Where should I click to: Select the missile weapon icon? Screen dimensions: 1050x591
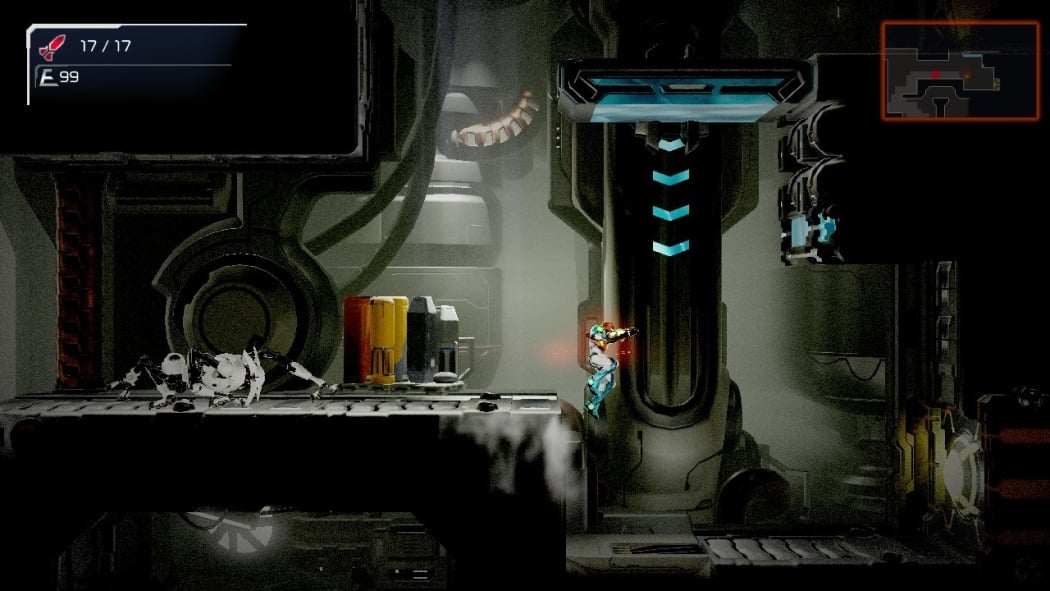click(50, 46)
